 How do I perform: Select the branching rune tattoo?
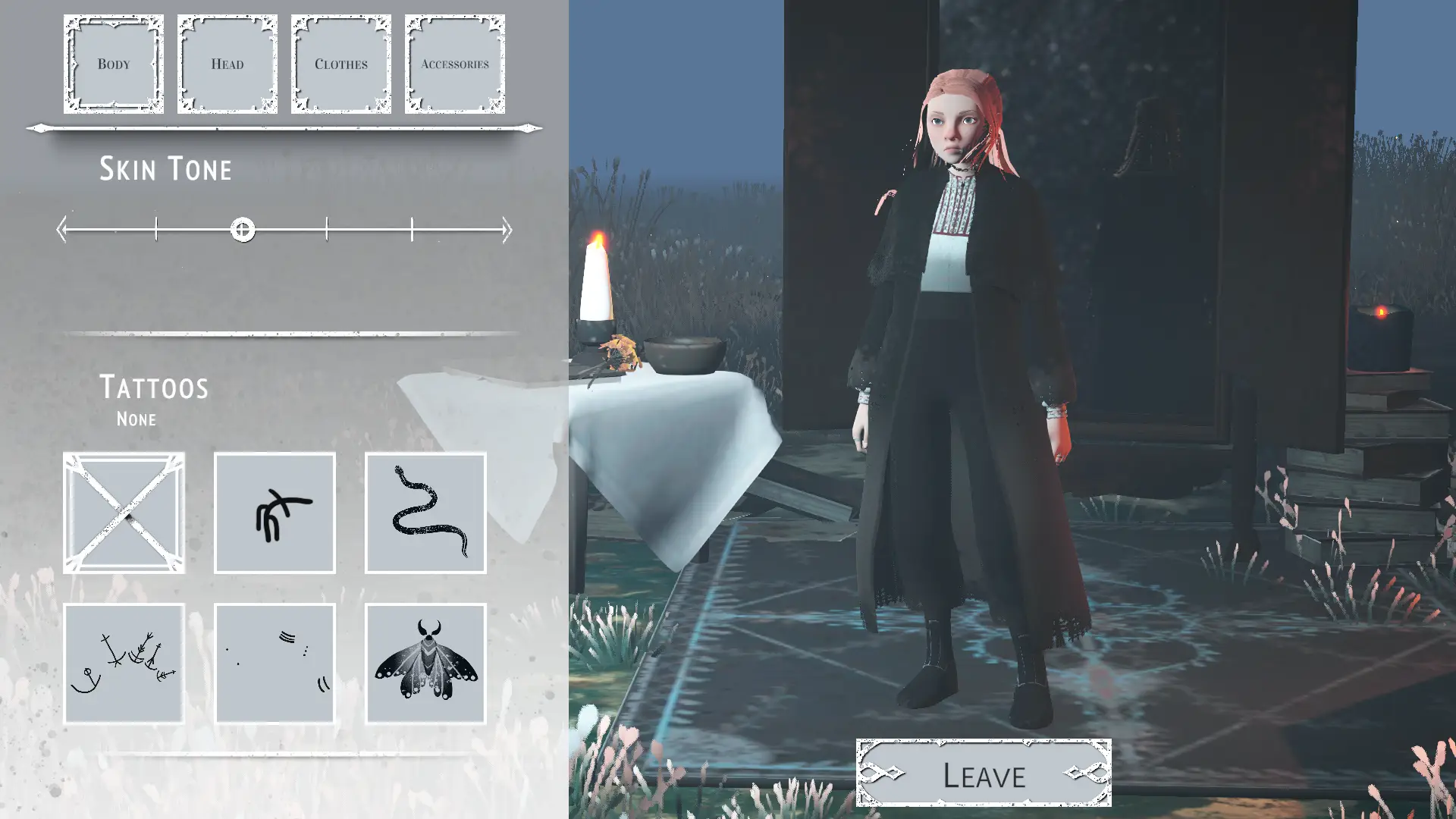click(275, 513)
